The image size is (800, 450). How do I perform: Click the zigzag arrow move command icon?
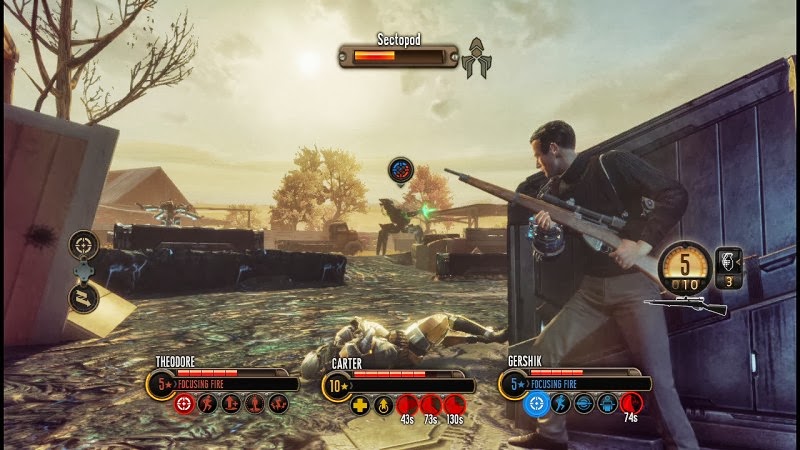click(83, 297)
